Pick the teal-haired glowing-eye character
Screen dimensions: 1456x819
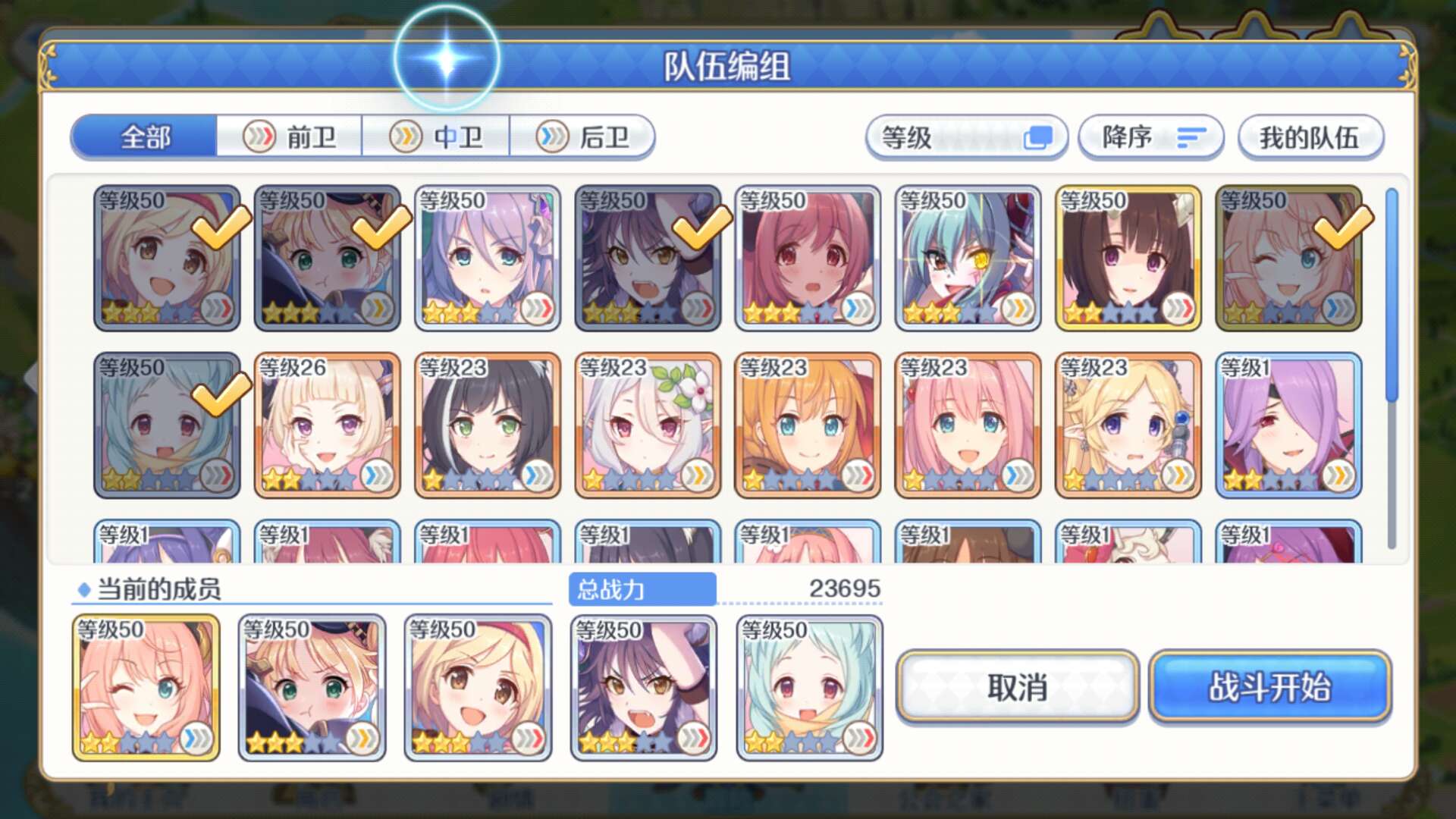tap(968, 259)
